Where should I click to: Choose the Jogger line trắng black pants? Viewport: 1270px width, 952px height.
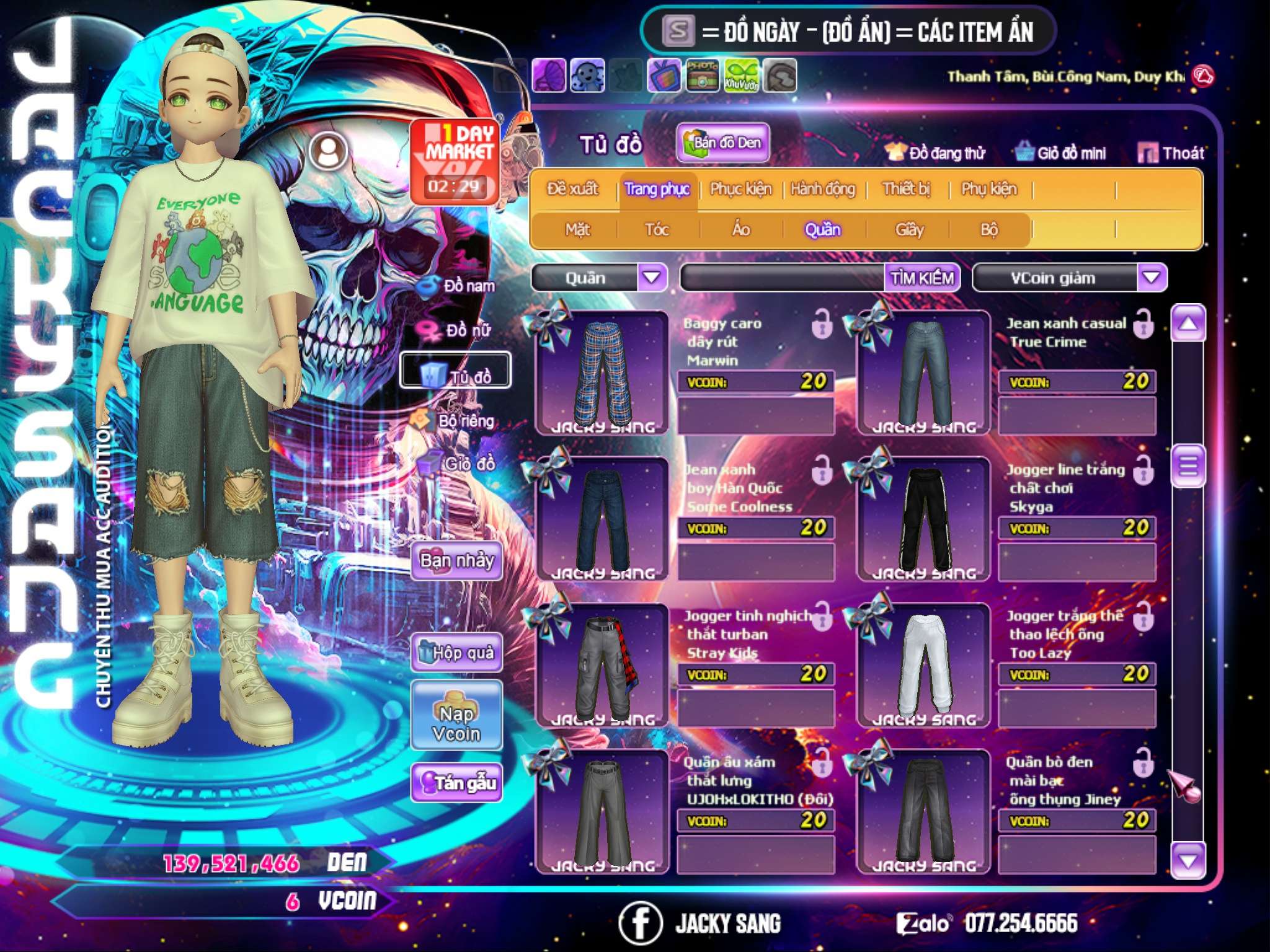924,519
